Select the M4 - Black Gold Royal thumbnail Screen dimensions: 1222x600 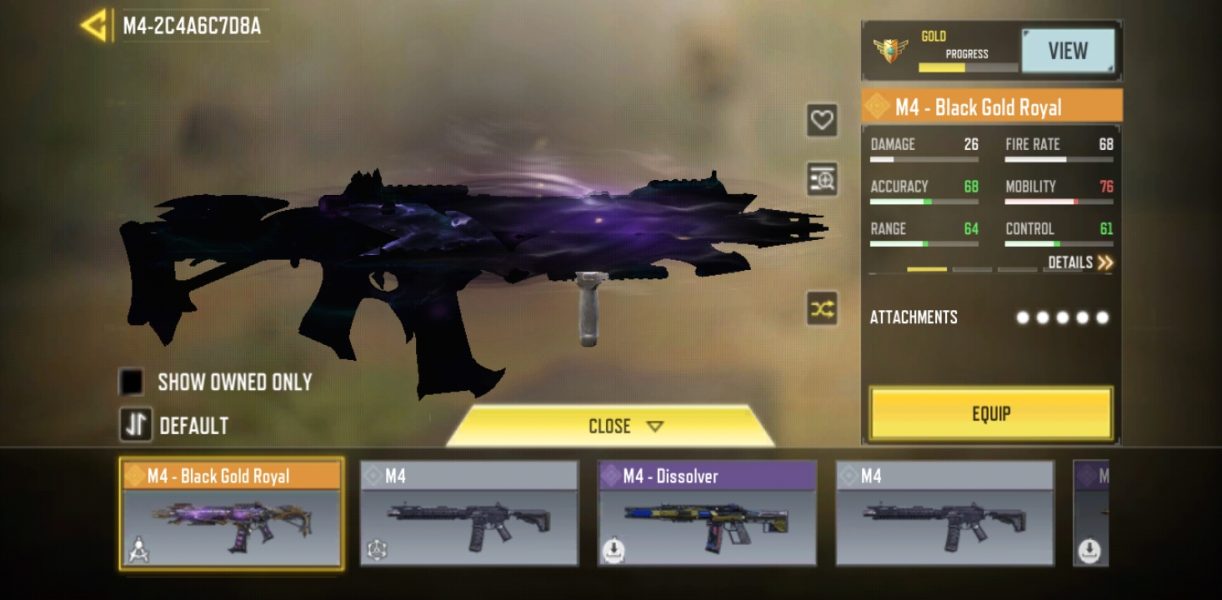point(231,514)
